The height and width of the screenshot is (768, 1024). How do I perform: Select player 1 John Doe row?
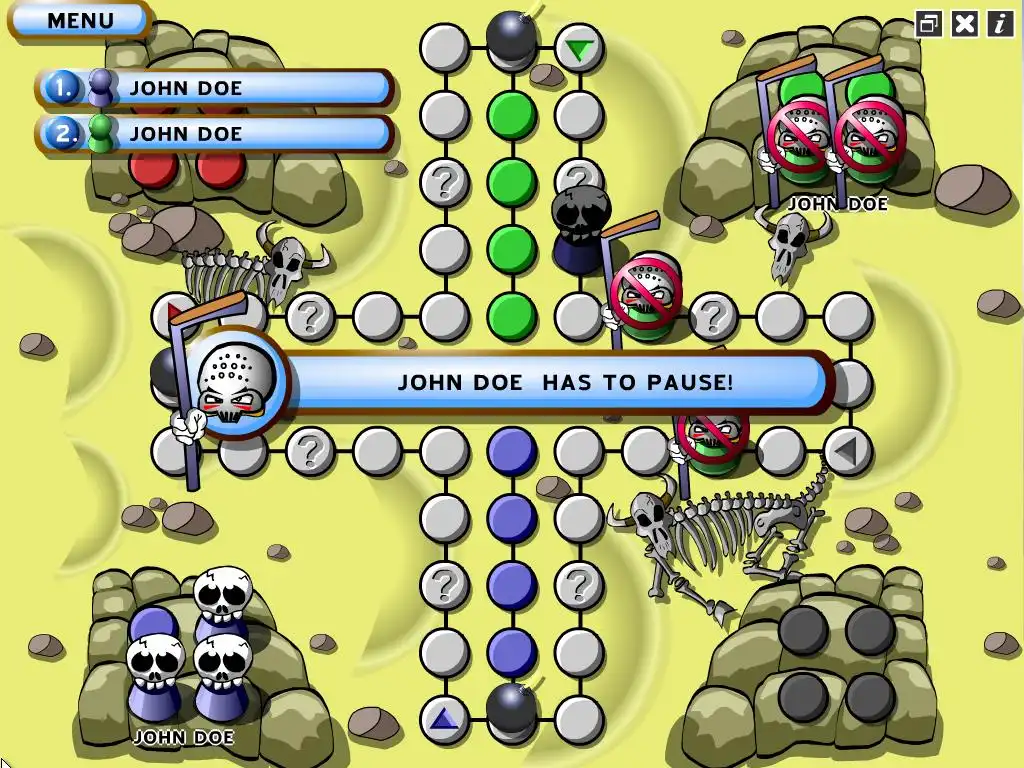pos(215,88)
